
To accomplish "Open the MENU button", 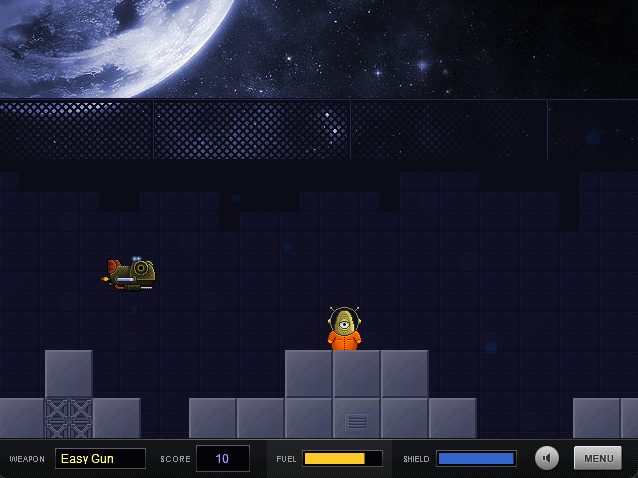I will tap(598, 458).
